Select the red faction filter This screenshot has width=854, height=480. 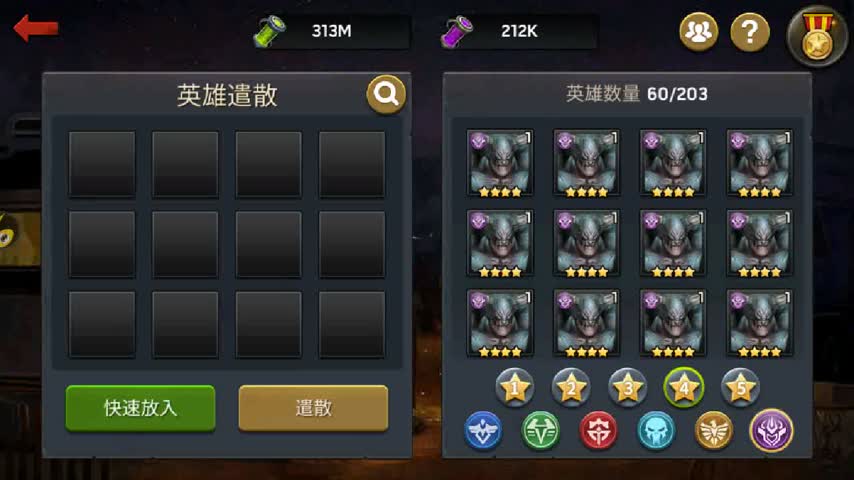tap(599, 431)
